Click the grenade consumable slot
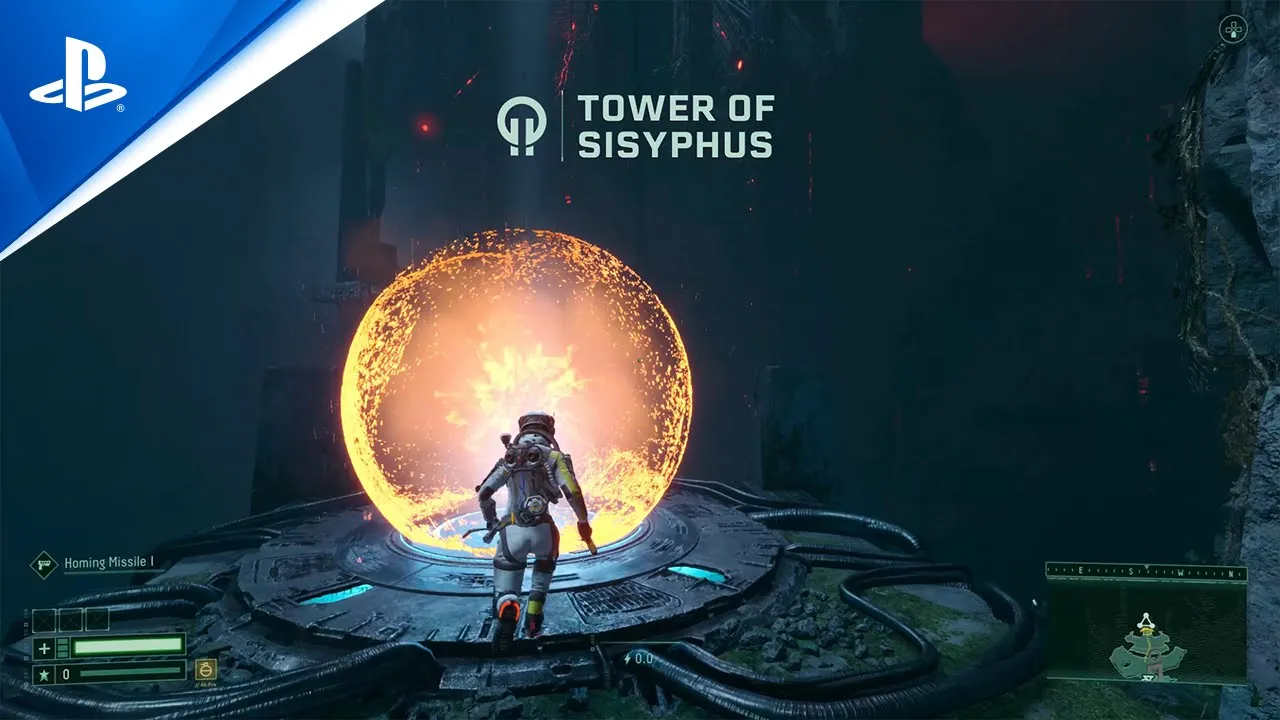Image resolution: width=1280 pixels, height=720 pixels. point(206,670)
